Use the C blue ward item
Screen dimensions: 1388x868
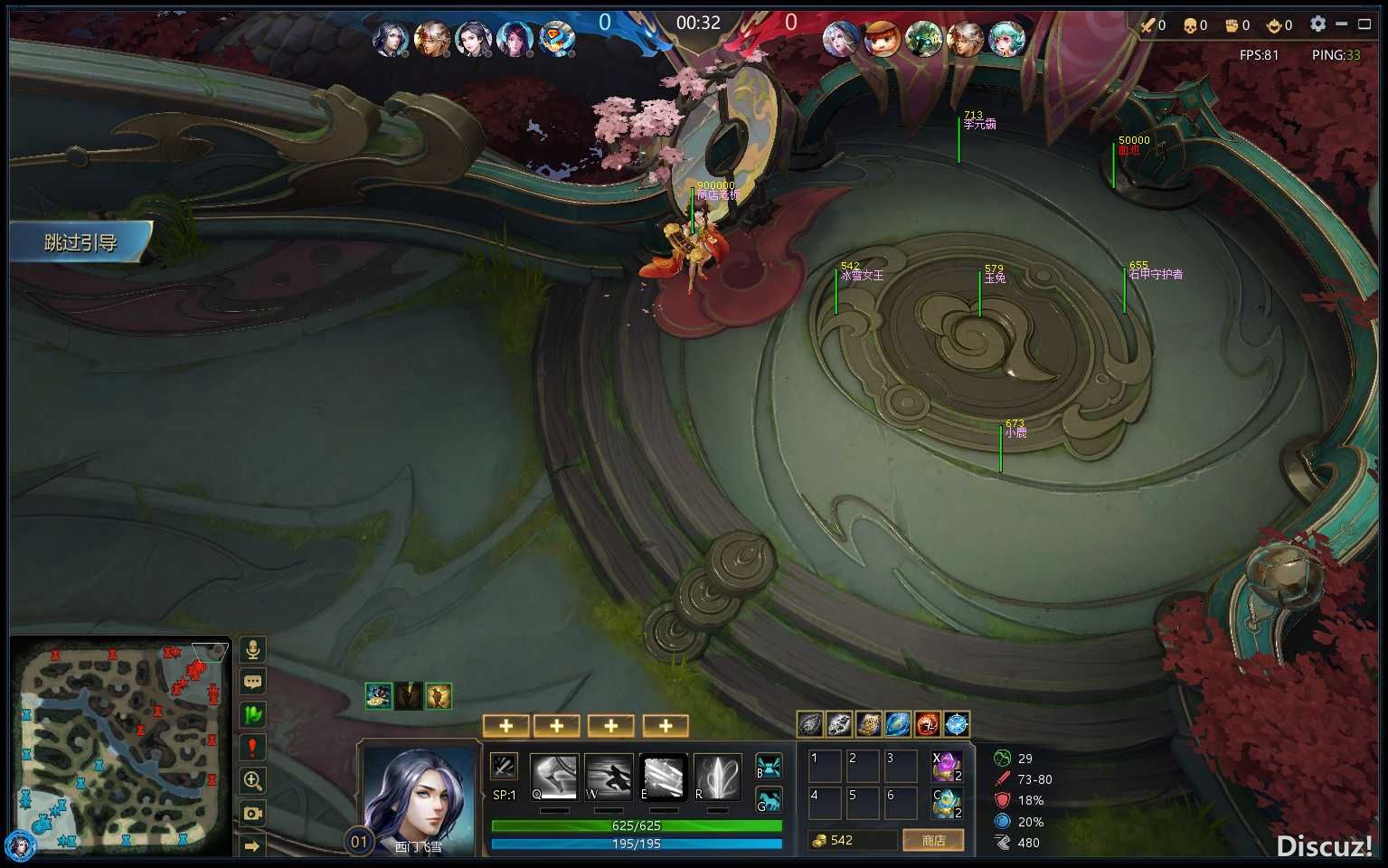click(946, 802)
